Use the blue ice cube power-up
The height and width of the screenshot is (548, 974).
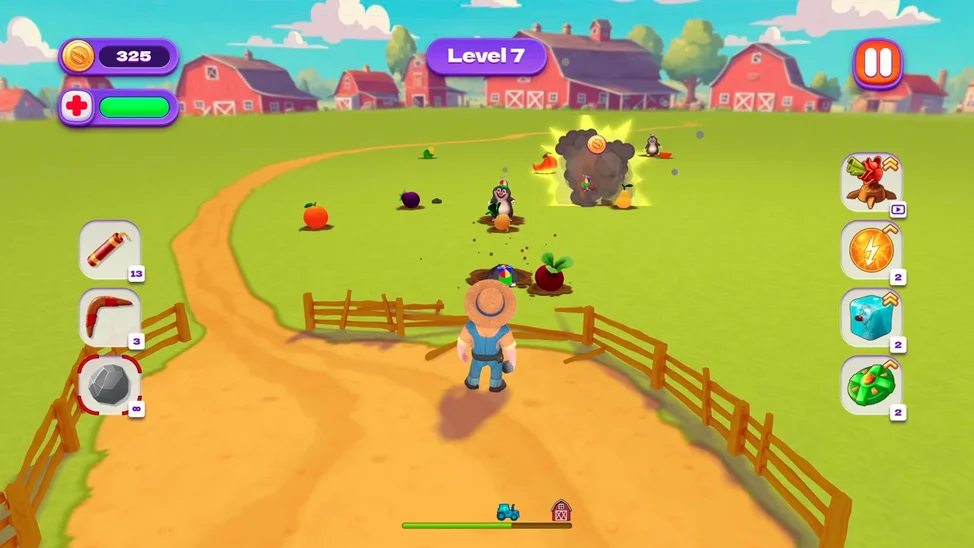pyautogui.click(x=871, y=317)
